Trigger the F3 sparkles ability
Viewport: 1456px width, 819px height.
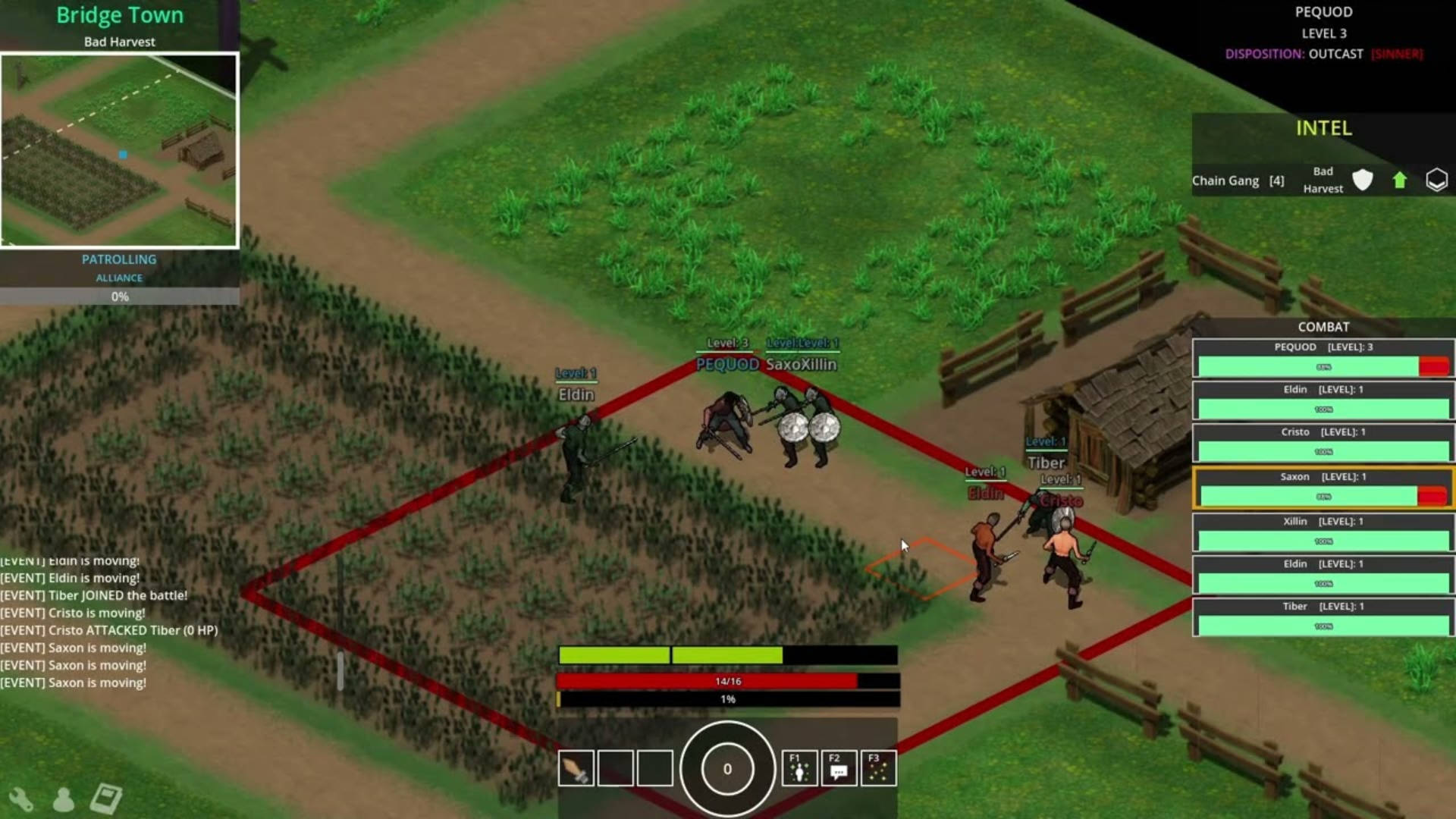pos(878,768)
